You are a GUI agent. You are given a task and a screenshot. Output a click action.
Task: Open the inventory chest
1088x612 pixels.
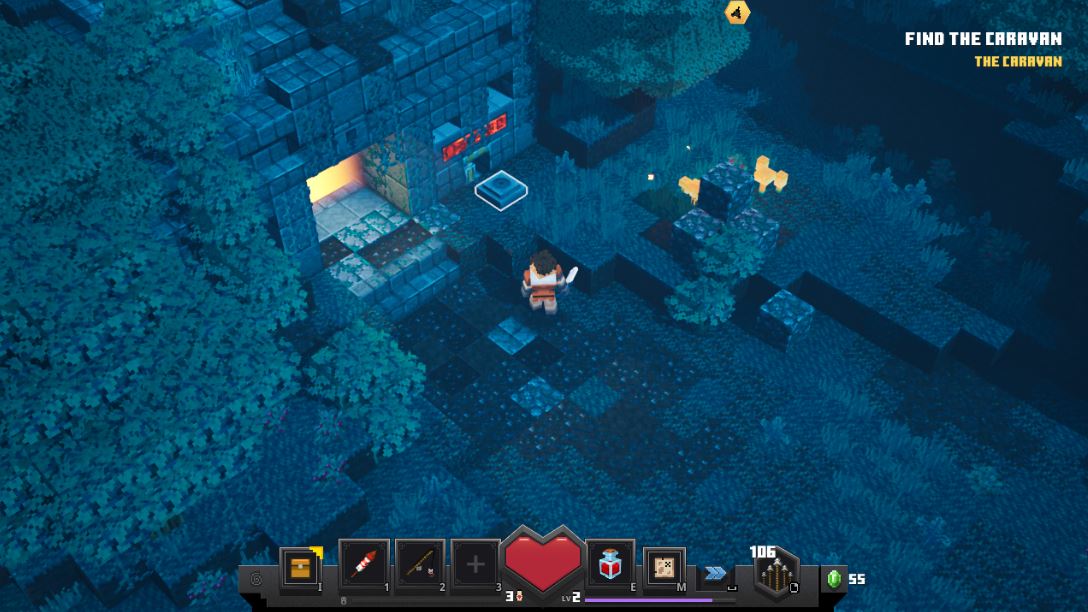tap(300, 568)
